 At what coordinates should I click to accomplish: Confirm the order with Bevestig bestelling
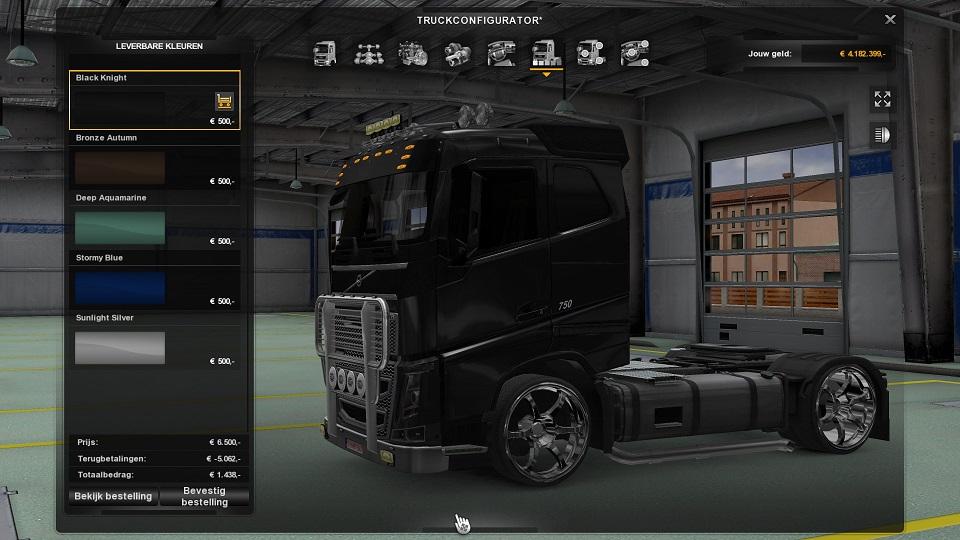204,496
